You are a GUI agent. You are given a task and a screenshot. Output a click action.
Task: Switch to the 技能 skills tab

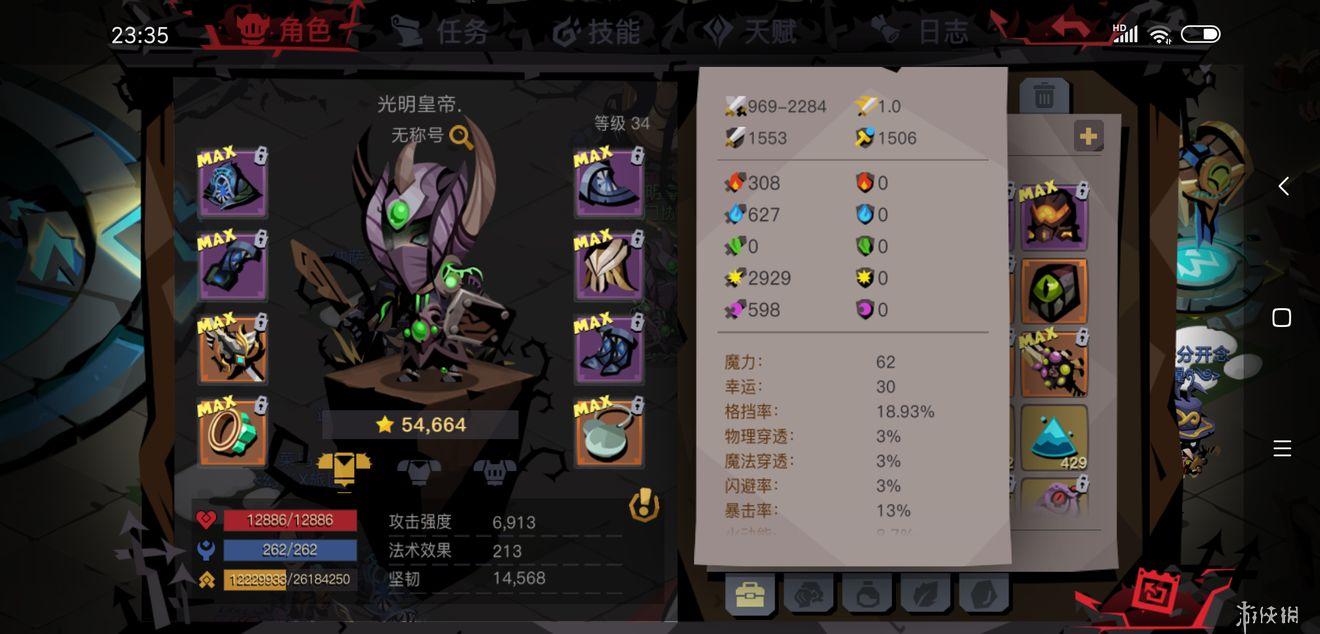[597, 32]
